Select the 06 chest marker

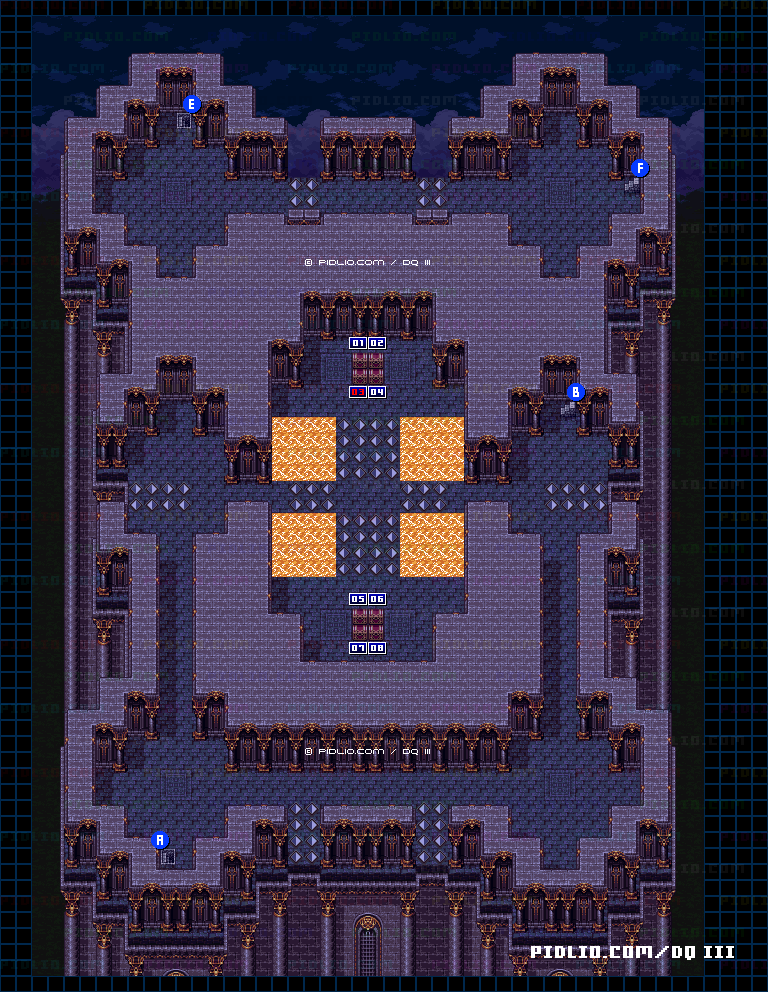tap(377, 599)
